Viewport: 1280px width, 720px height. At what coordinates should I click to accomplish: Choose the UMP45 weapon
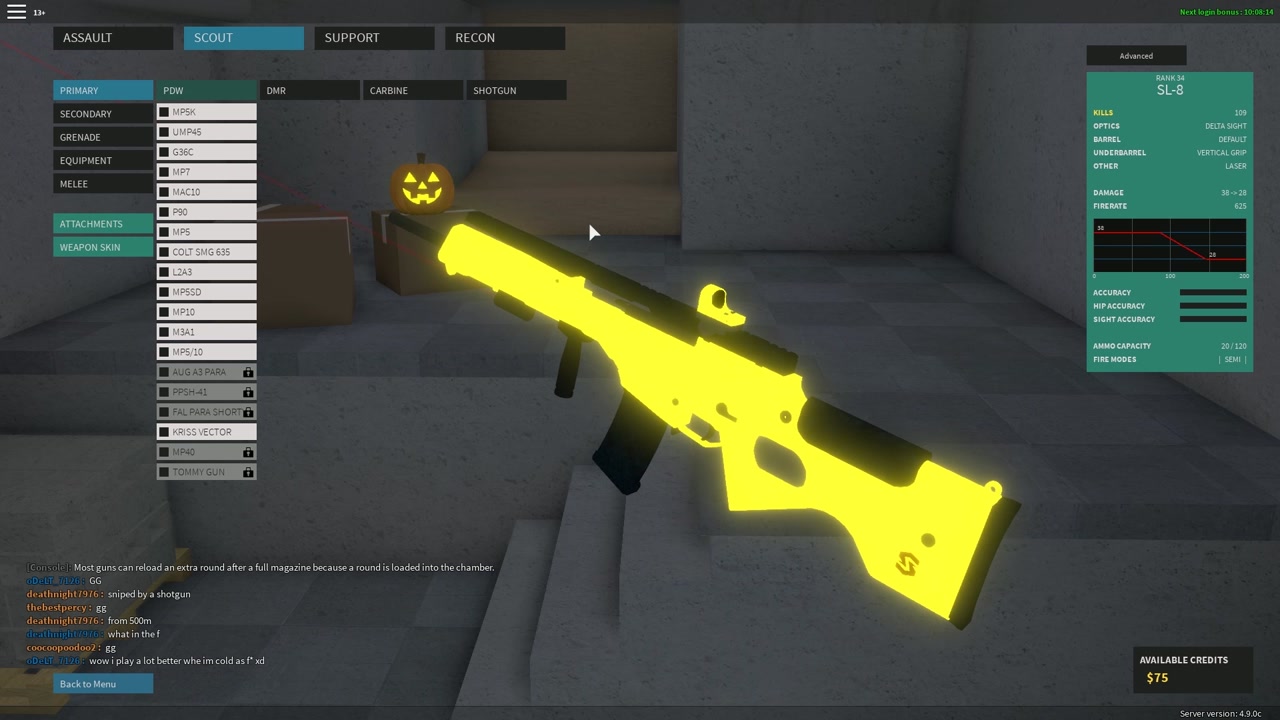(x=206, y=132)
